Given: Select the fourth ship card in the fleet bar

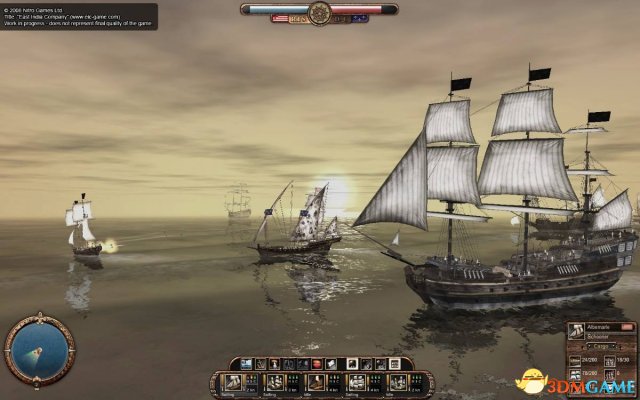Looking at the screenshot, I should pyautogui.click(x=357, y=381).
